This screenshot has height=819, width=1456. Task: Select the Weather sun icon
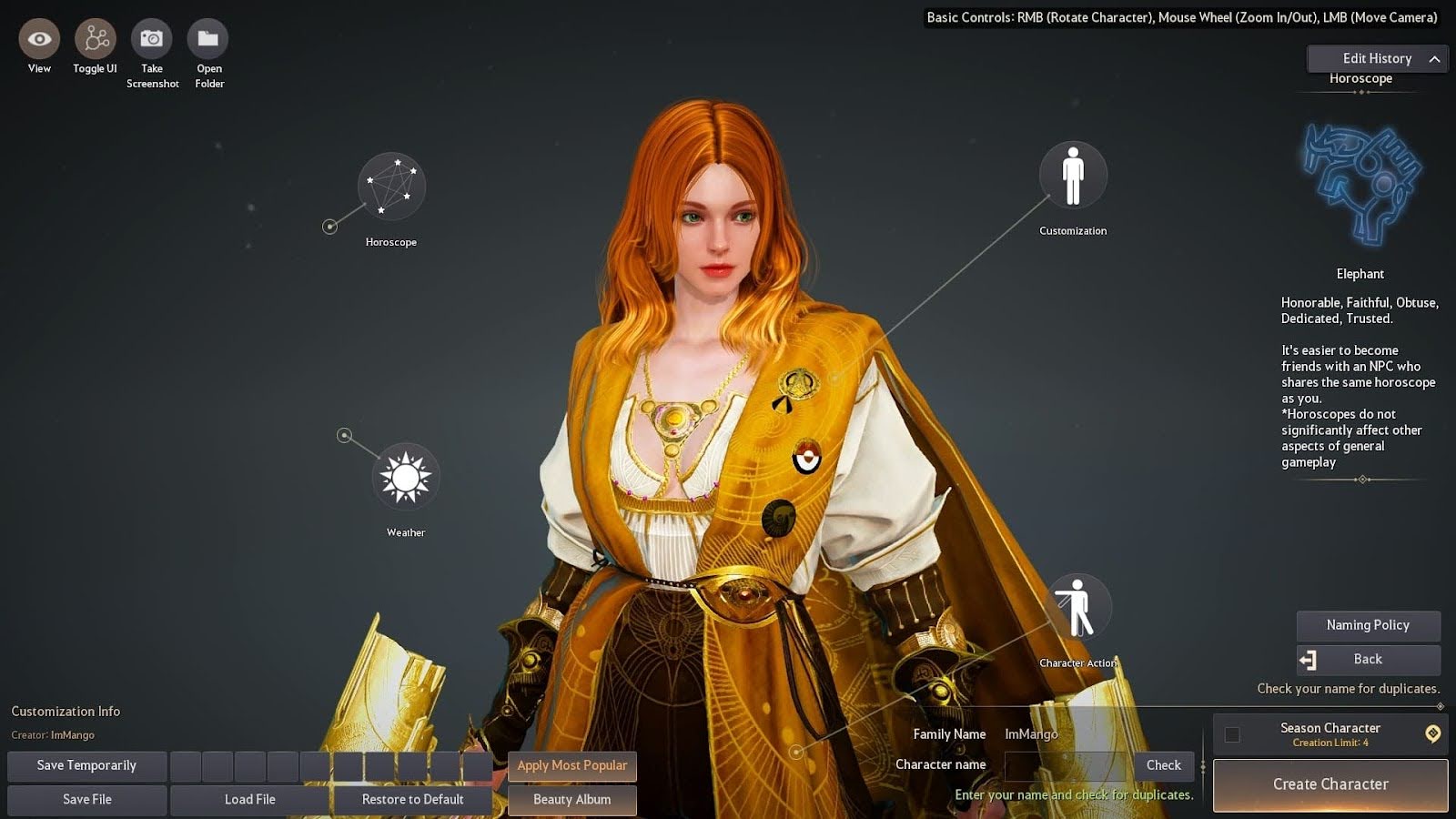coord(405,475)
